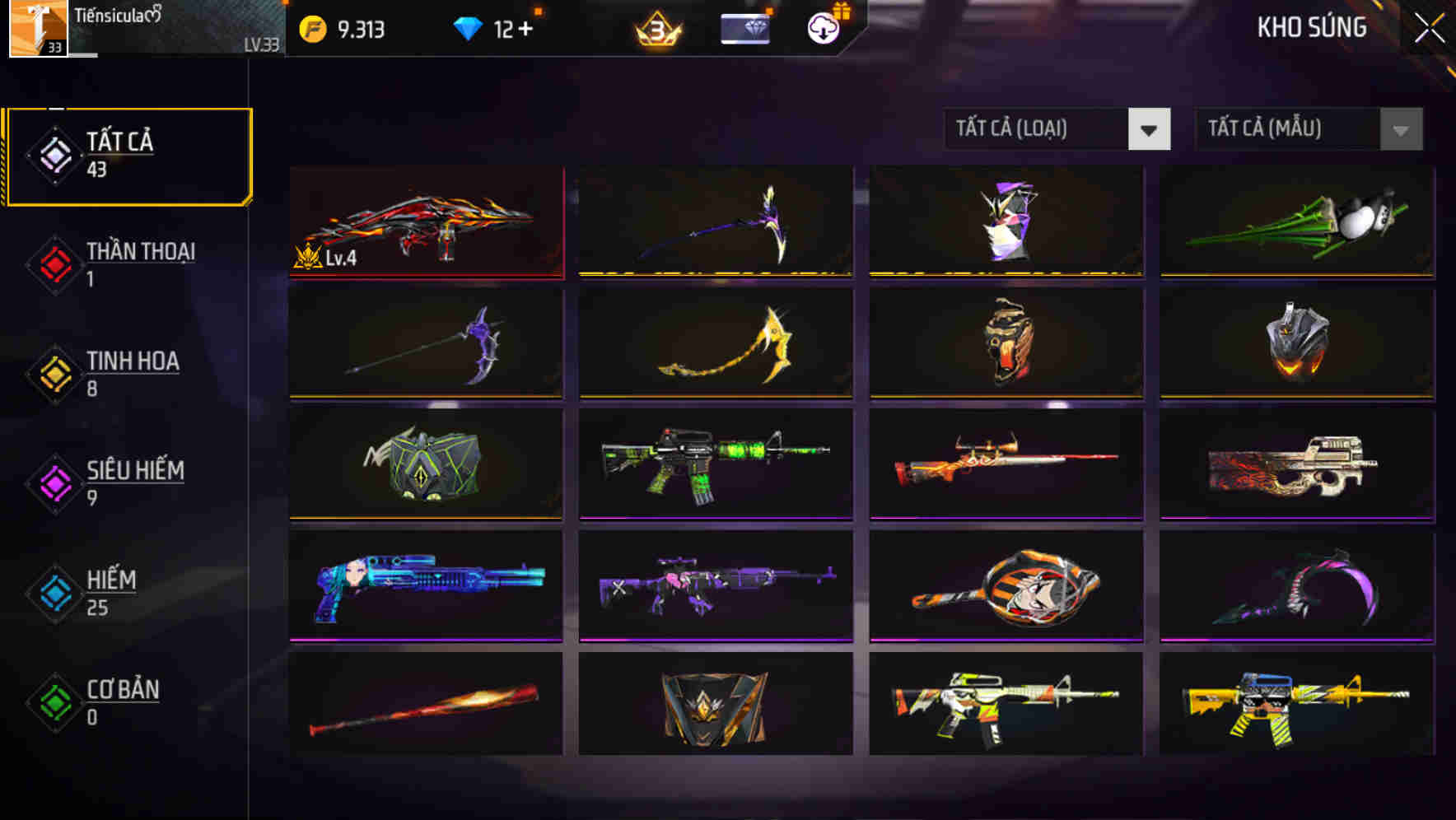Select the THẦN THOẠI rarity filter icon
Viewport: 1456px width, 820px height.
click(54, 265)
